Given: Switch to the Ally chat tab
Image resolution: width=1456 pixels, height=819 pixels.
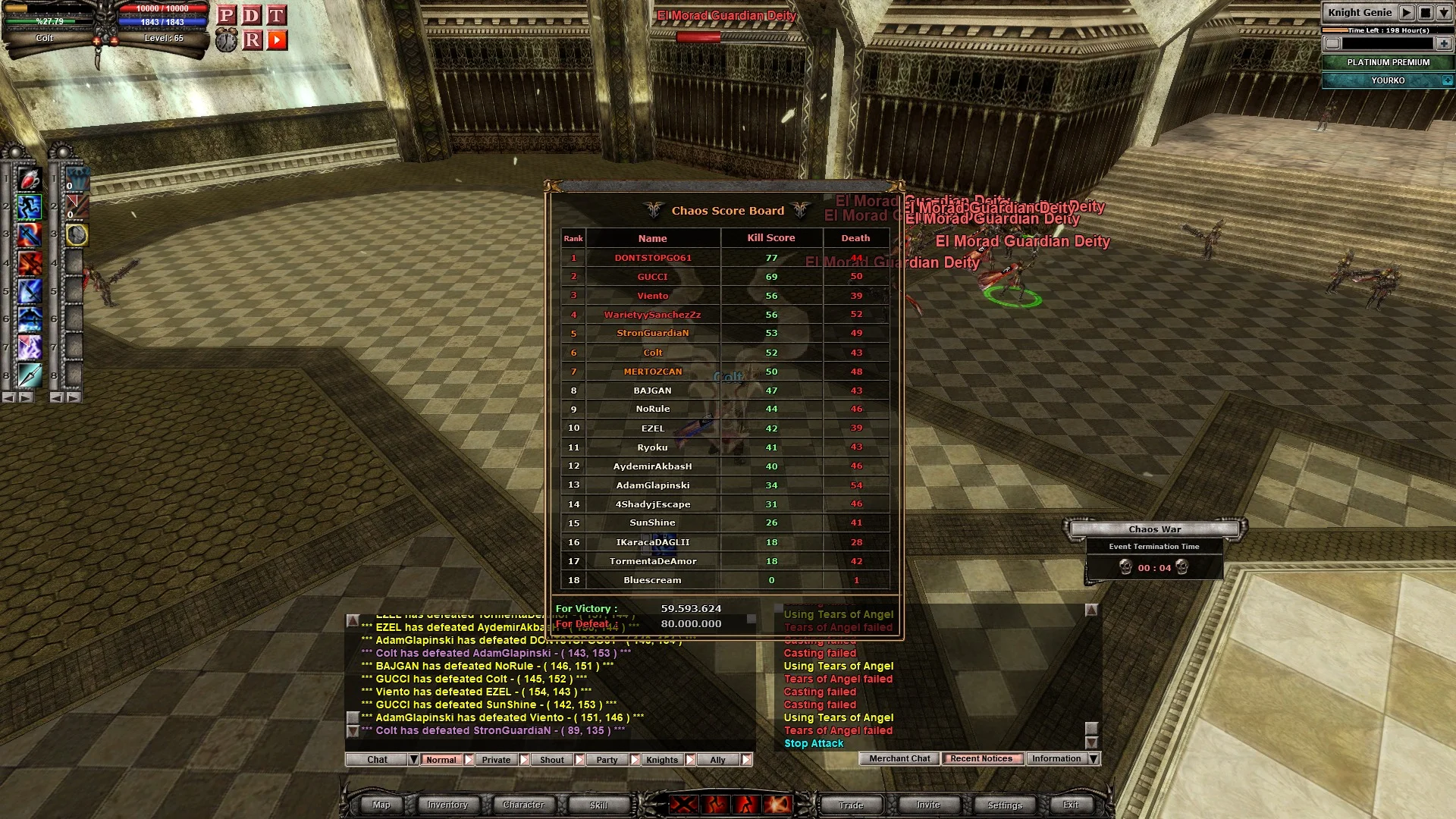Looking at the screenshot, I should [x=717, y=760].
